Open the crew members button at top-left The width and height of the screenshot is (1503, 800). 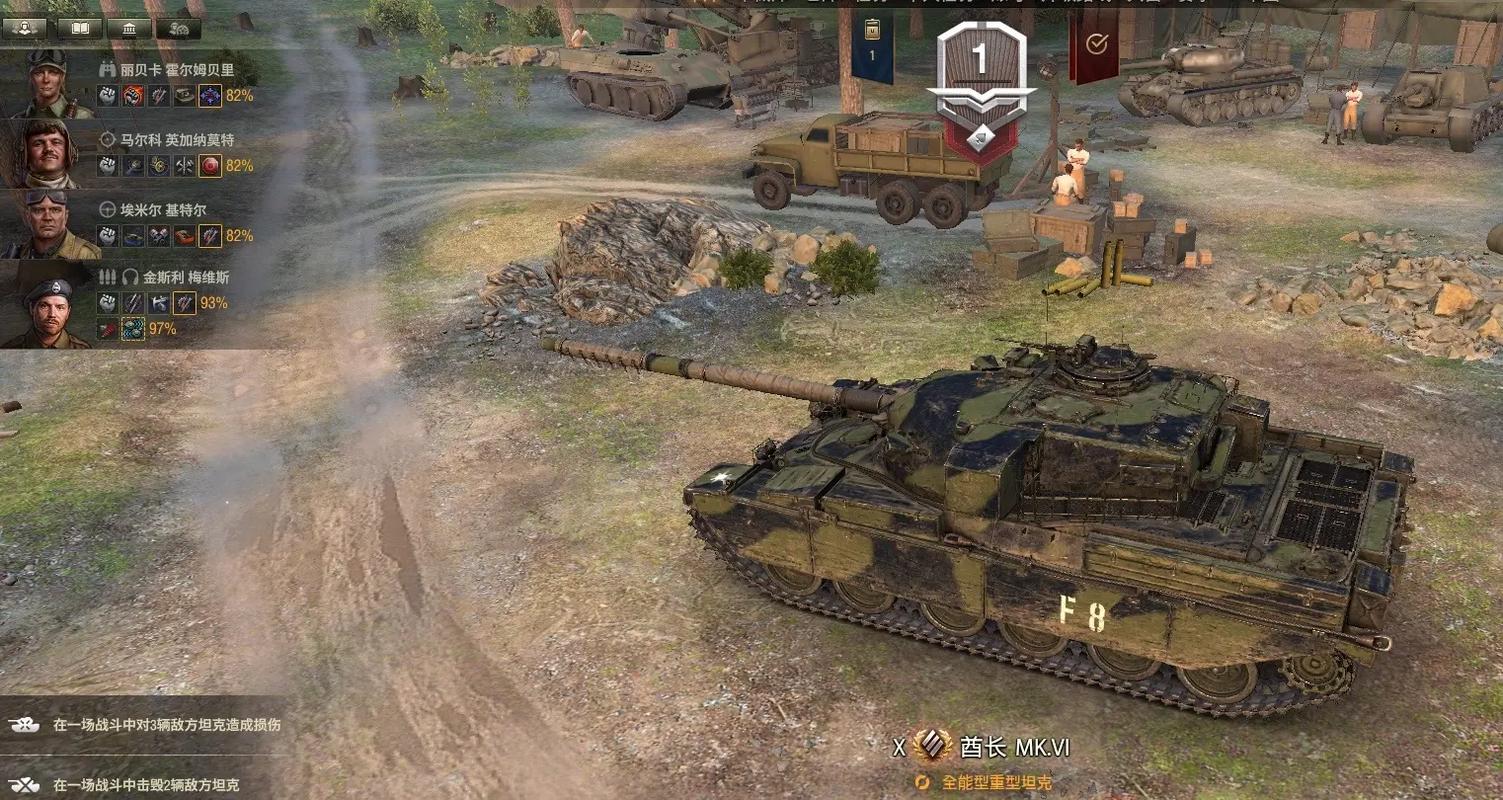pyautogui.click(x=25, y=28)
